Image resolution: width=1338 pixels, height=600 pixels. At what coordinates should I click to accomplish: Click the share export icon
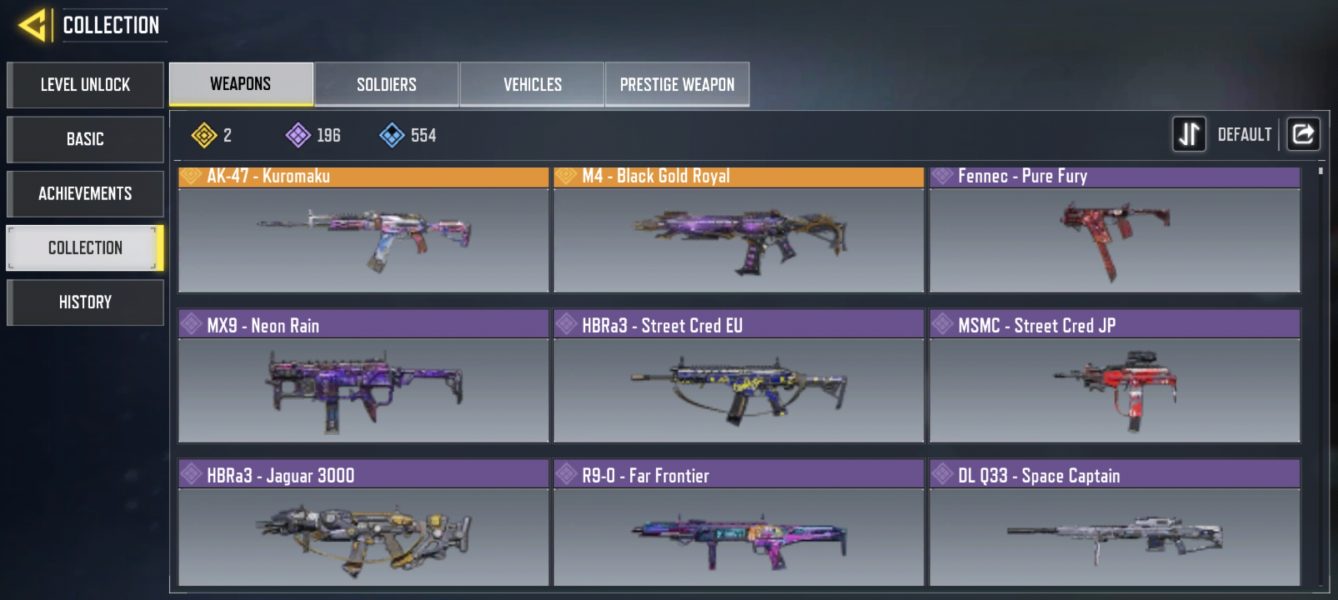coord(1303,134)
